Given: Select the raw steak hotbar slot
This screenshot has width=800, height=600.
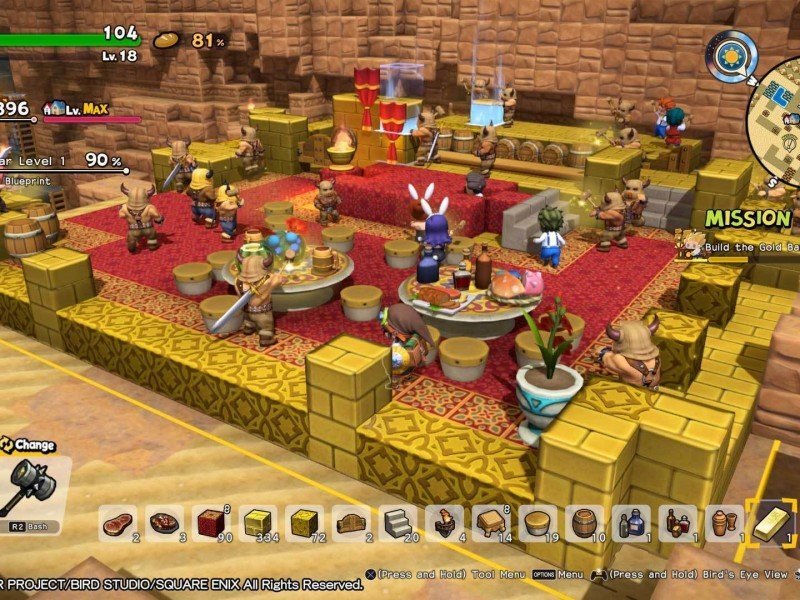Looking at the screenshot, I should (x=118, y=523).
